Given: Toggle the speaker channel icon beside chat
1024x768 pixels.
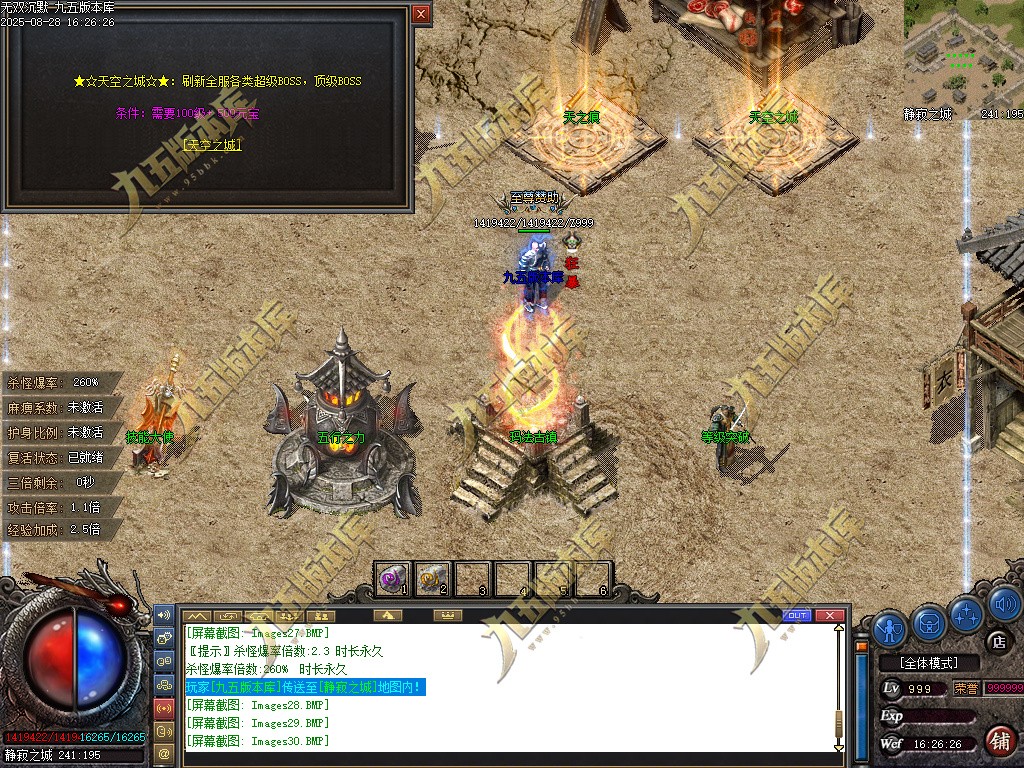Looking at the screenshot, I should click(x=164, y=615).
